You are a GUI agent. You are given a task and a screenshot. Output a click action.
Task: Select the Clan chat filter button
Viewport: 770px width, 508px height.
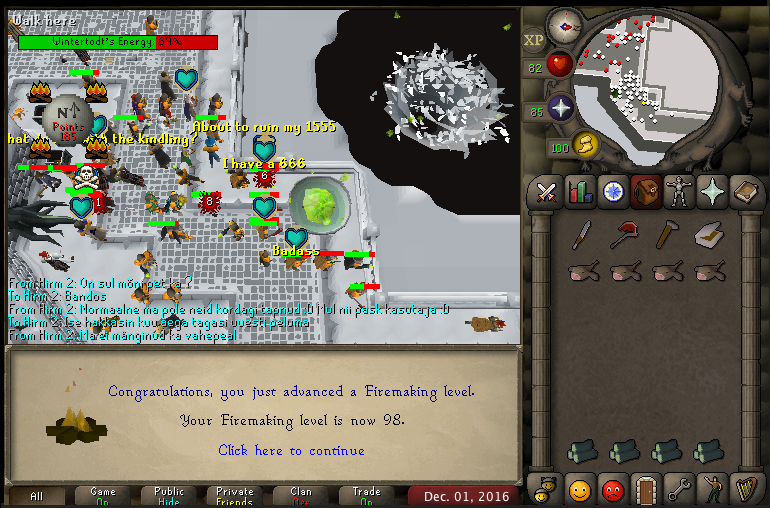pyautogui.click(x=301, y=496)
